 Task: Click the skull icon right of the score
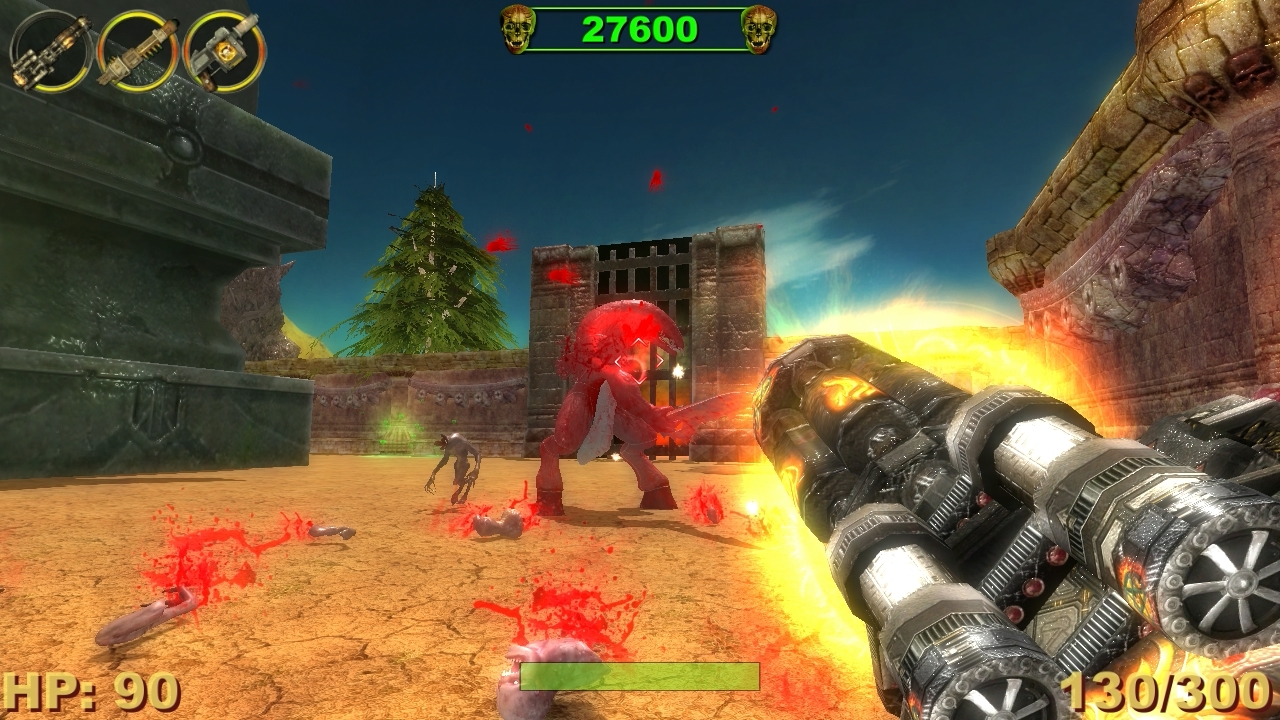pyautogui.click(x=757, y=28)
